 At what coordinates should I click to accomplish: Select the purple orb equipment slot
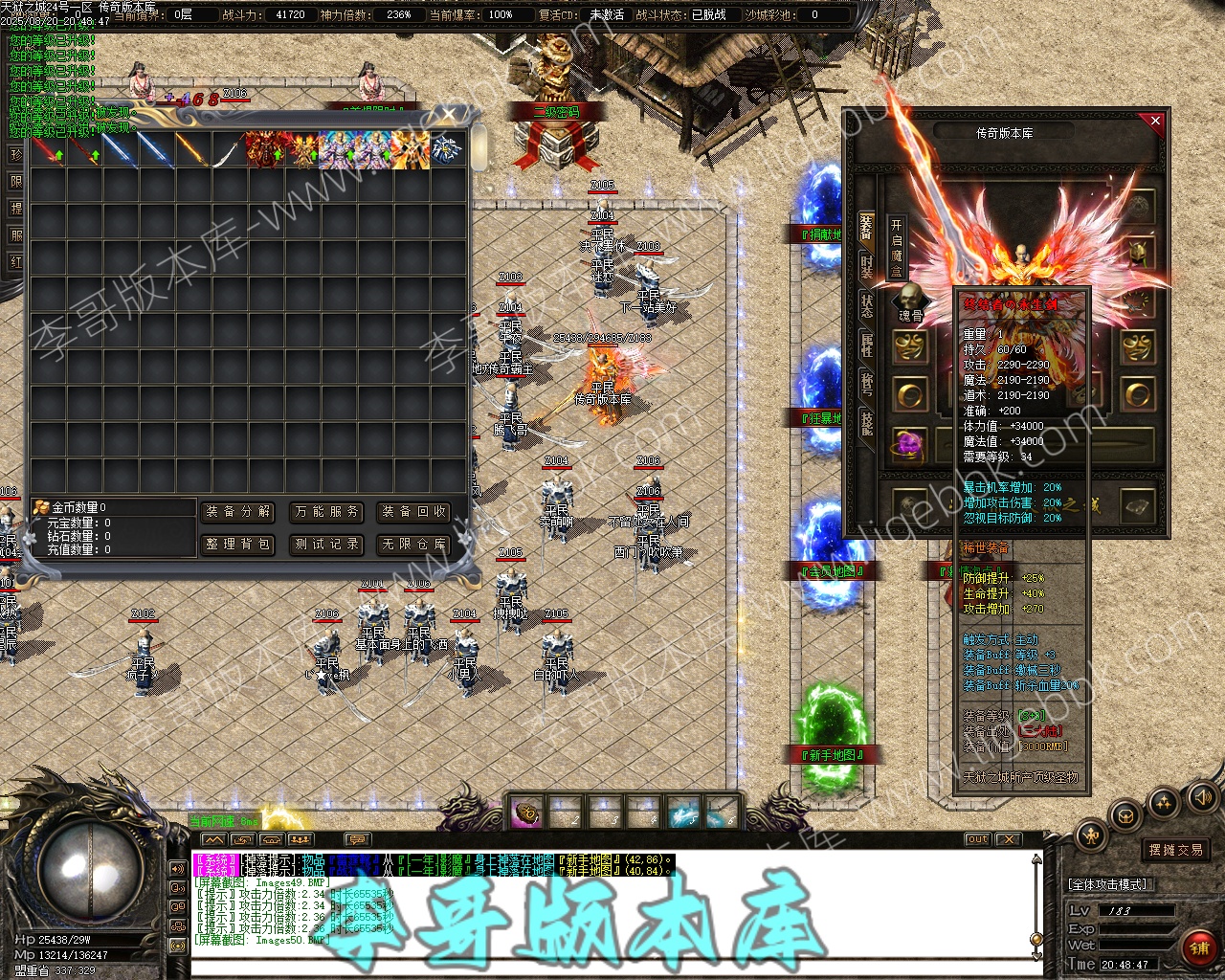[x=909, y=443]
